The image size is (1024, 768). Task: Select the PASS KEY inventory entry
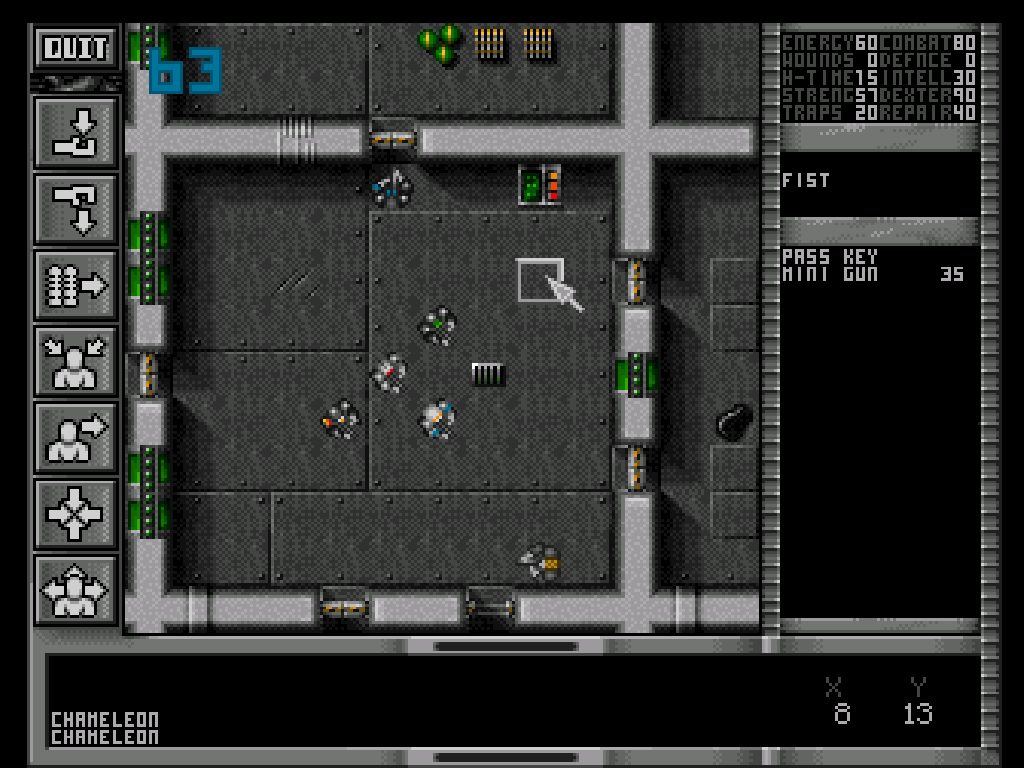click(830, 257)
